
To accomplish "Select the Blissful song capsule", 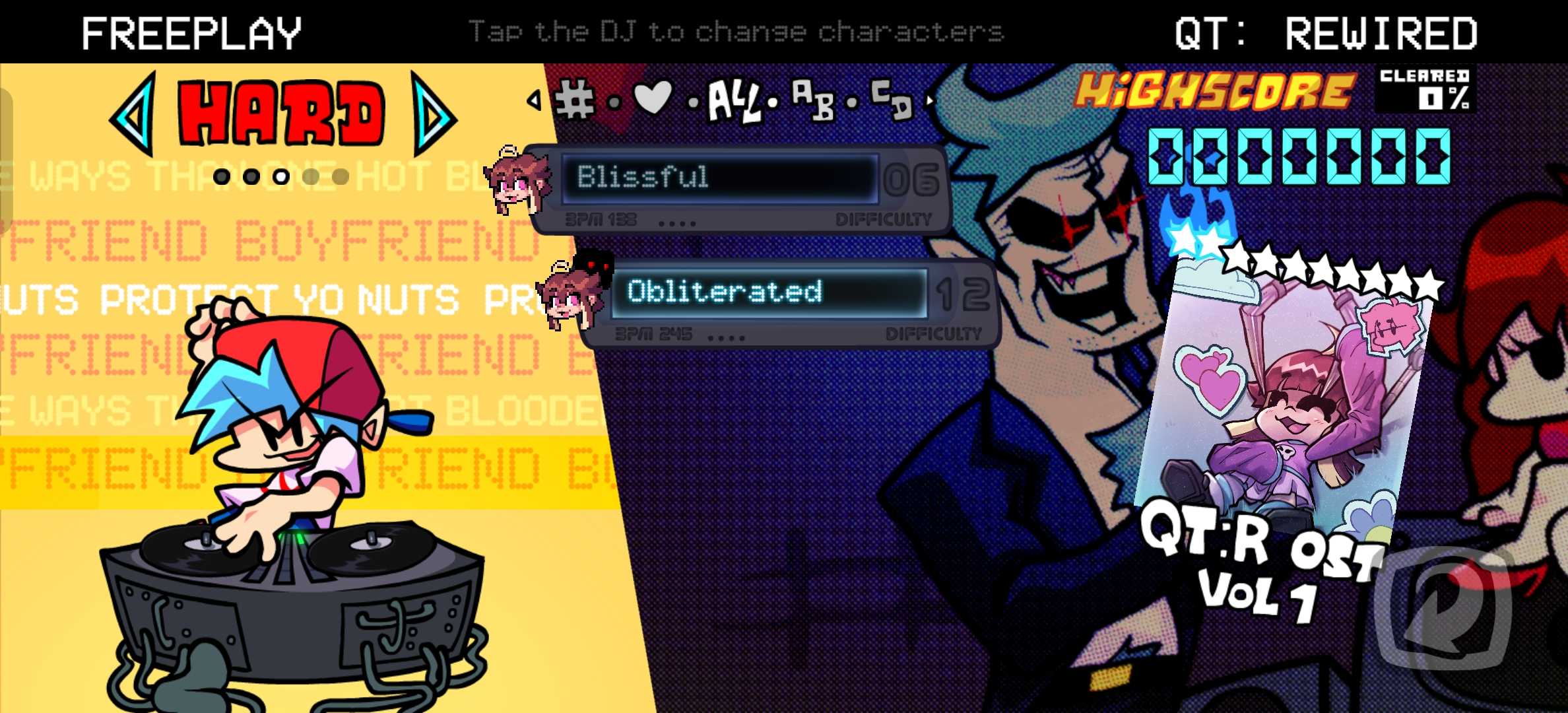I will pyautogui.click(x=719, y=178).
